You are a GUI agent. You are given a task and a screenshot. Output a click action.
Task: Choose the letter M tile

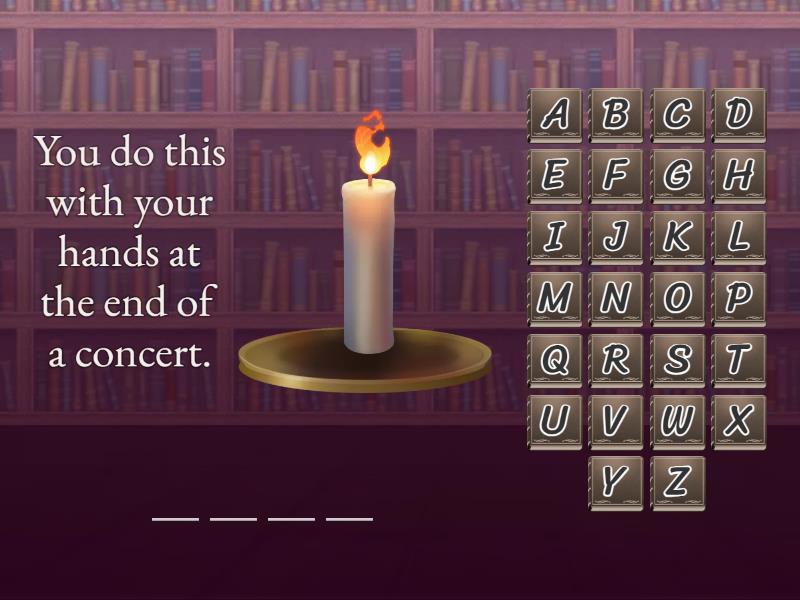(555, 298)
